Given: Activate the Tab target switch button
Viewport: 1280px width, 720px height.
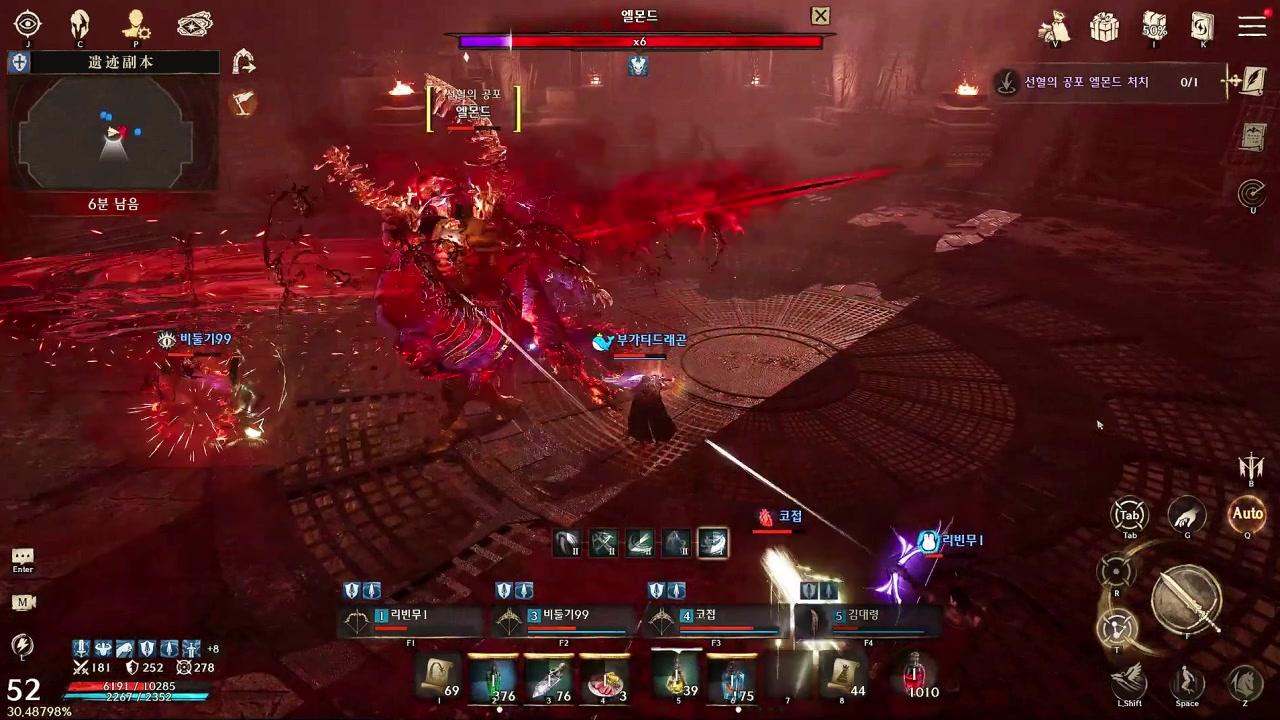Looking at the screenshot, I should [1129, 515].
